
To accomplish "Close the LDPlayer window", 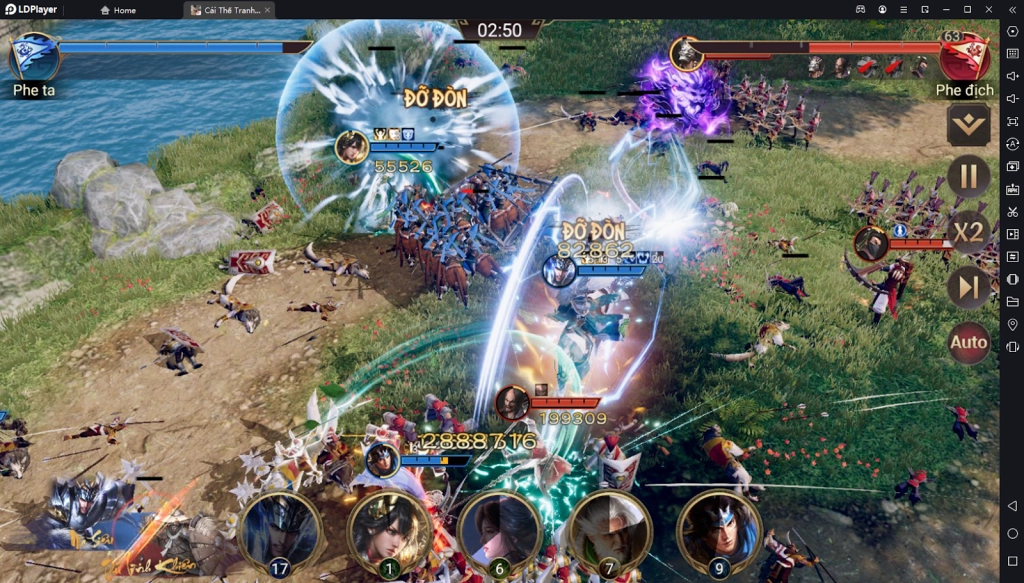I will point(988,9).
